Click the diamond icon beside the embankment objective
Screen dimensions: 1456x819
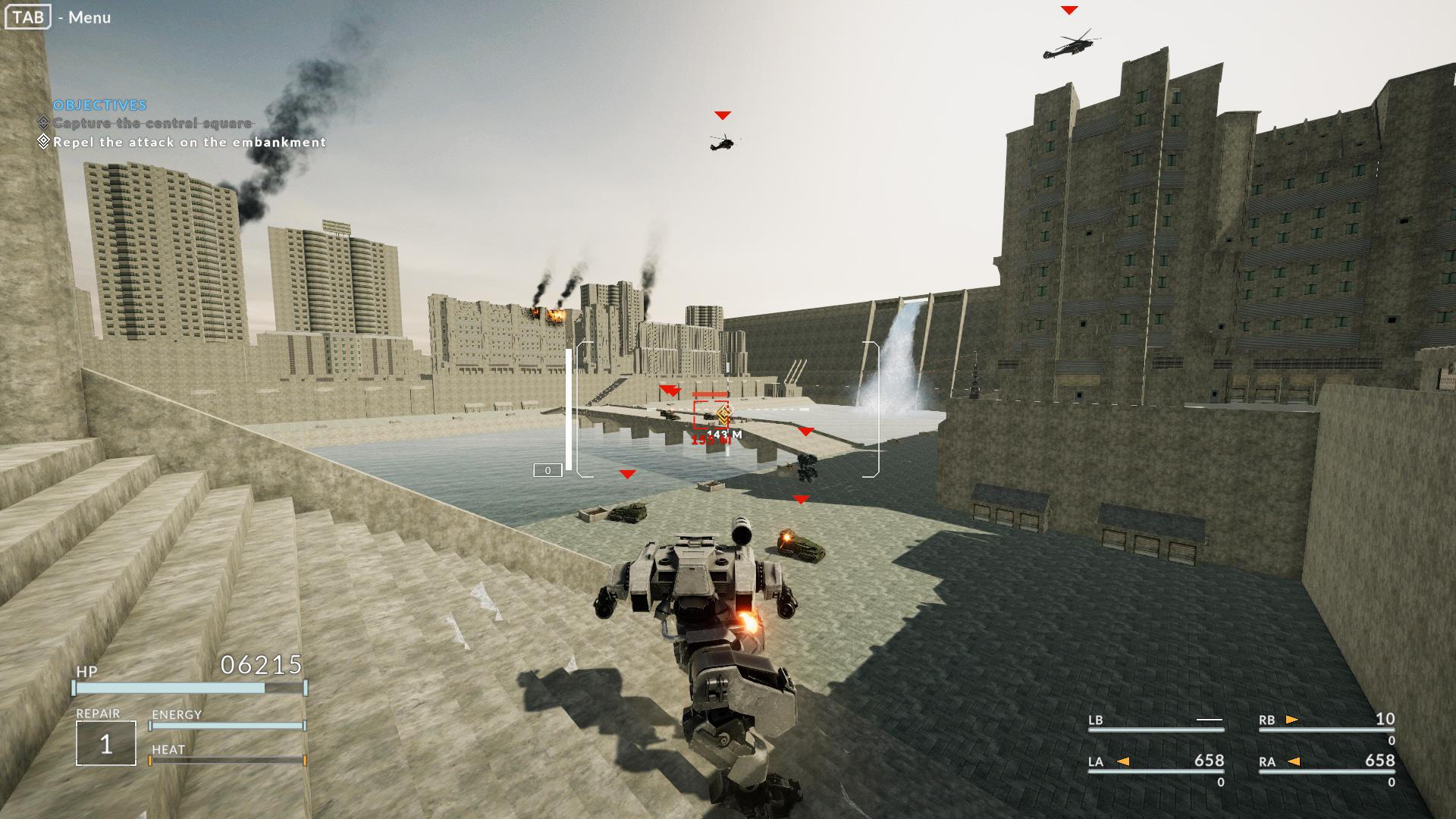(x=44, y=141)
